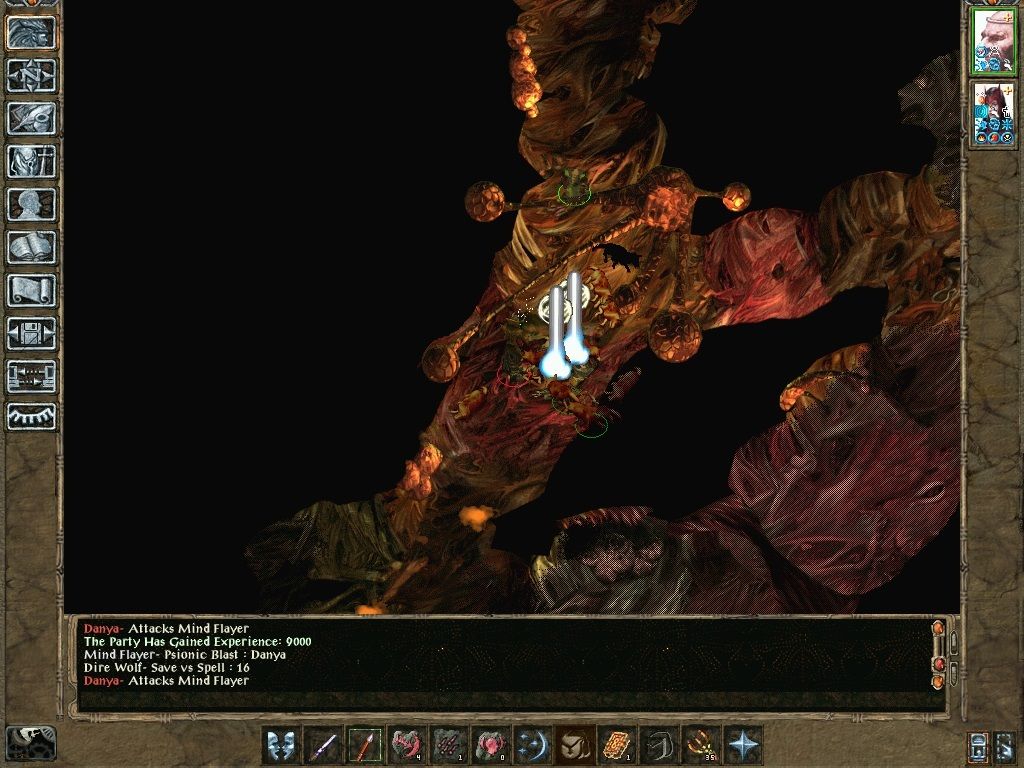
Task: Activate the crescent moon and stars ability
Action: tap(531, 745)
